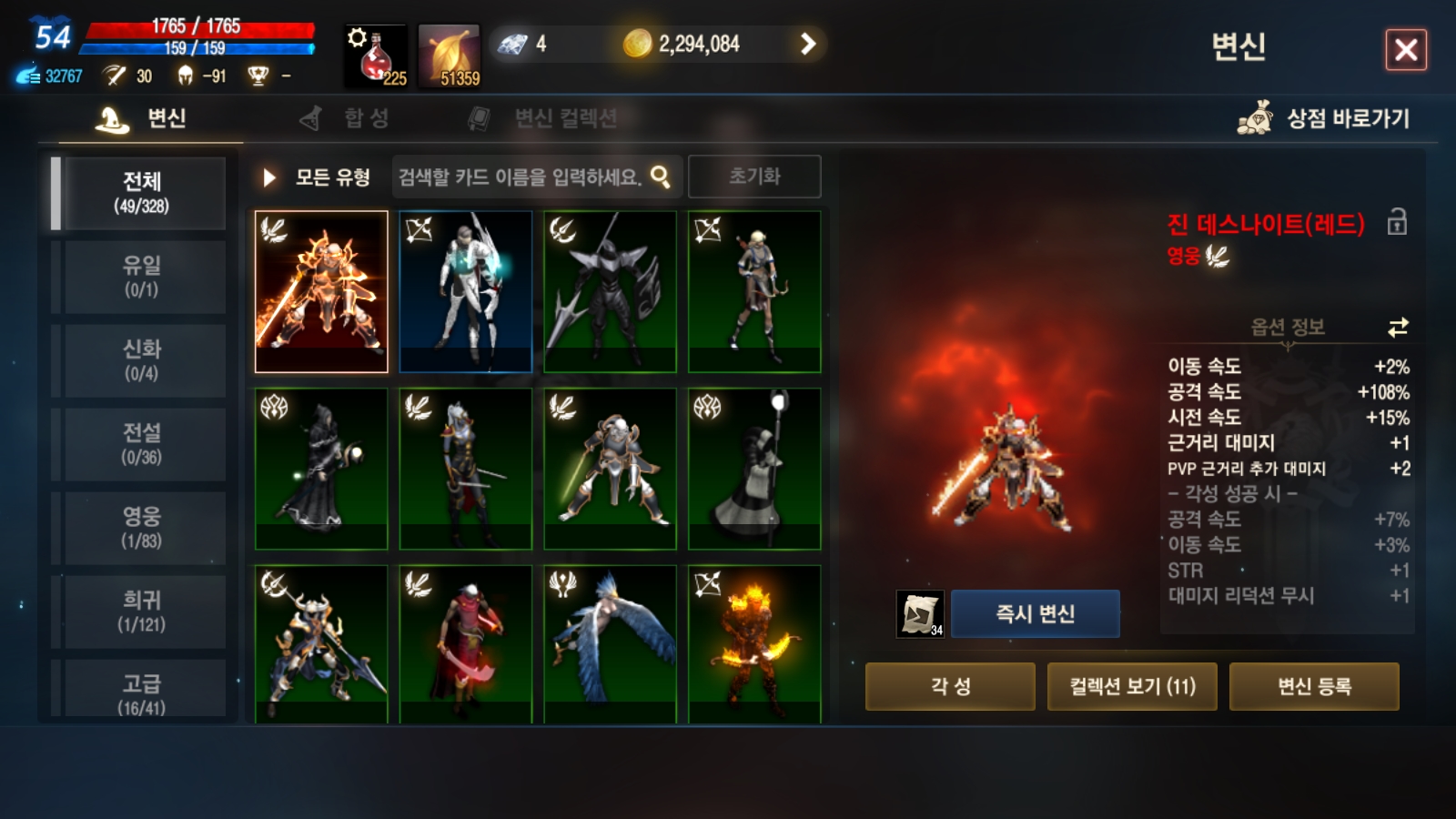Register transformation with 변신 등록
1456x819 pixels.
[1314, 686]
